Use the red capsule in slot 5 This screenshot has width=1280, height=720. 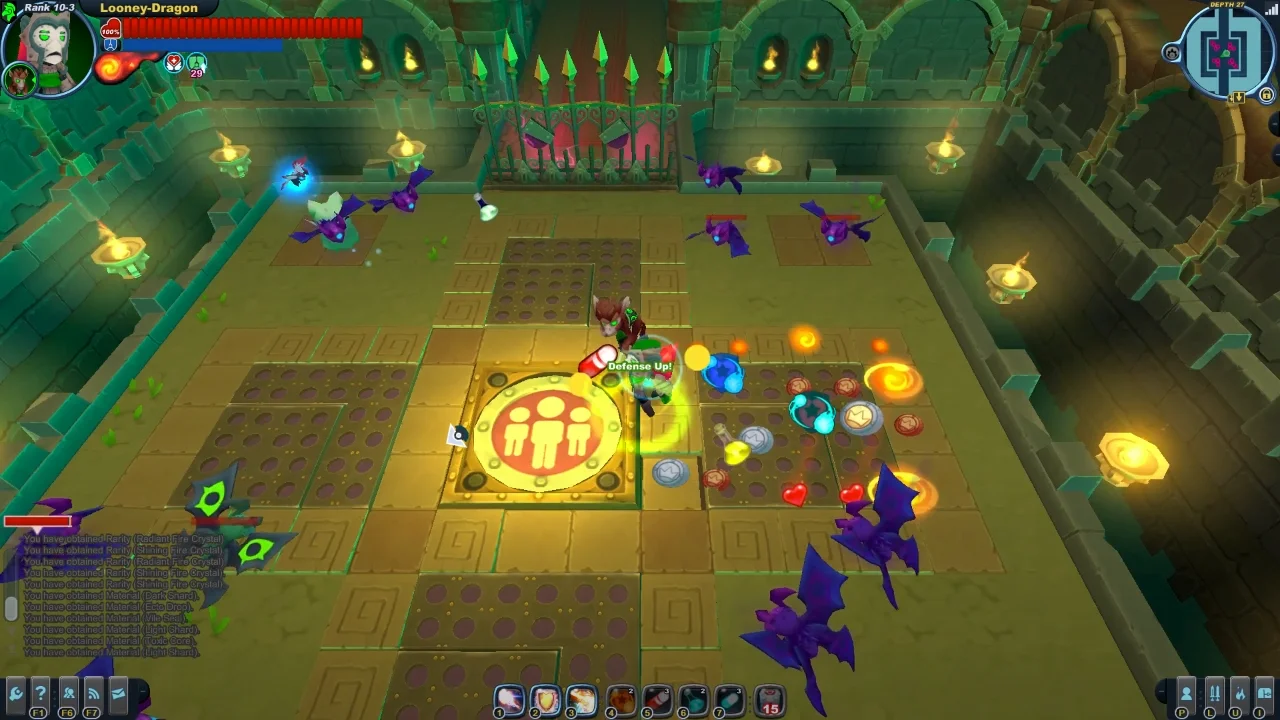click(657, 700)
